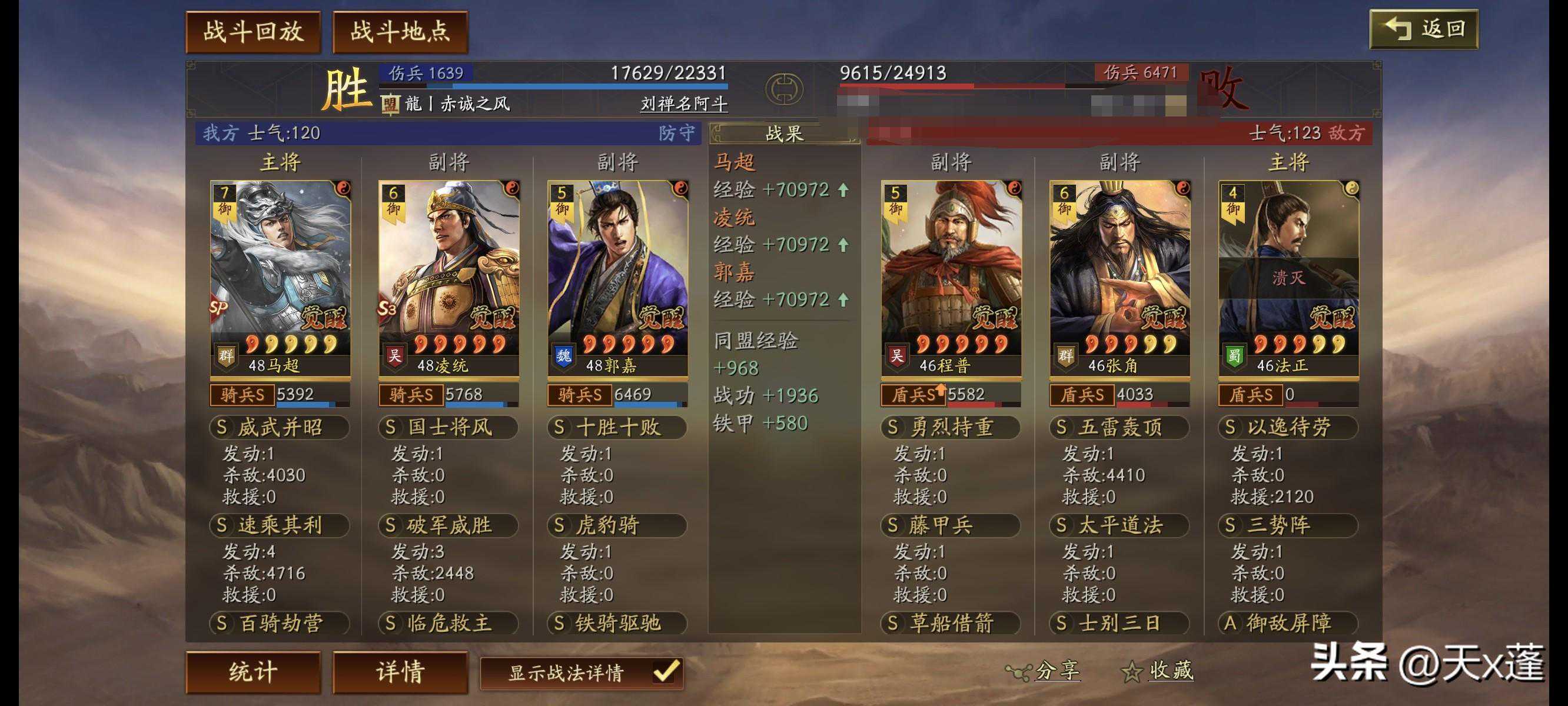This screenshot has height=706, width=1568.
Task: View the 以逸待劳 skill
Action: [x=1287, y=427]
